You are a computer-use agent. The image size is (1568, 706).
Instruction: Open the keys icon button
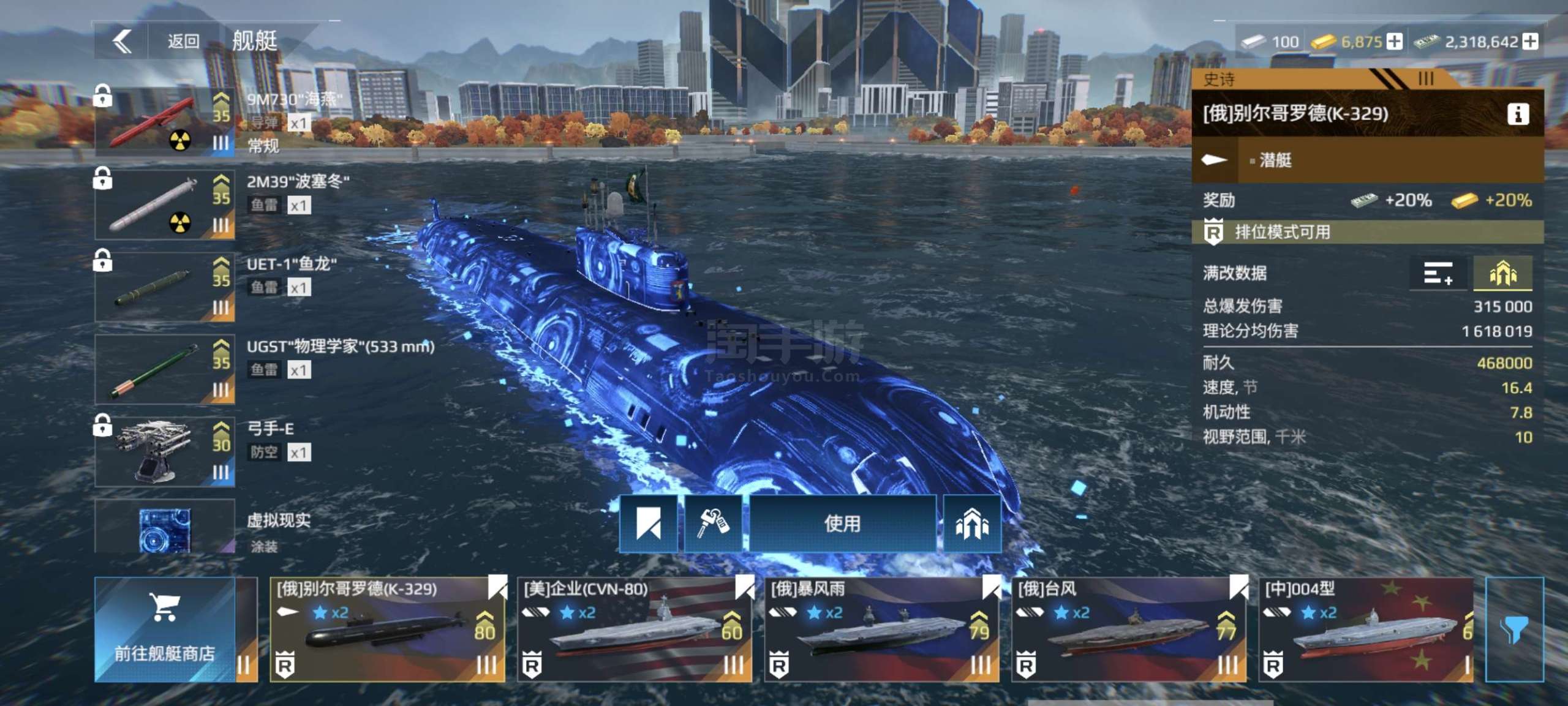(713, 524)
